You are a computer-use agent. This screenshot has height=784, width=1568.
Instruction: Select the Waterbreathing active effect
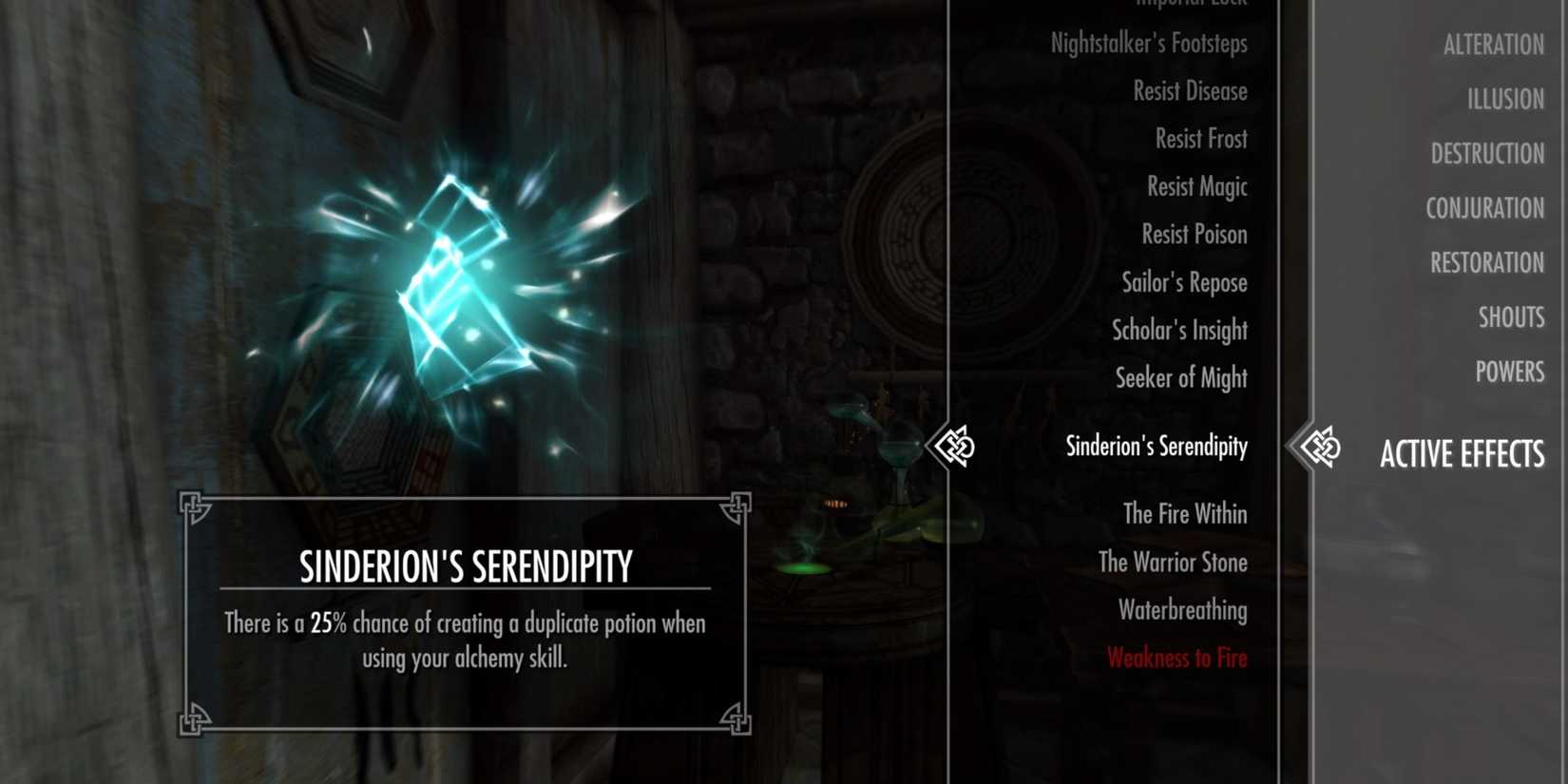click(1184, 610)
